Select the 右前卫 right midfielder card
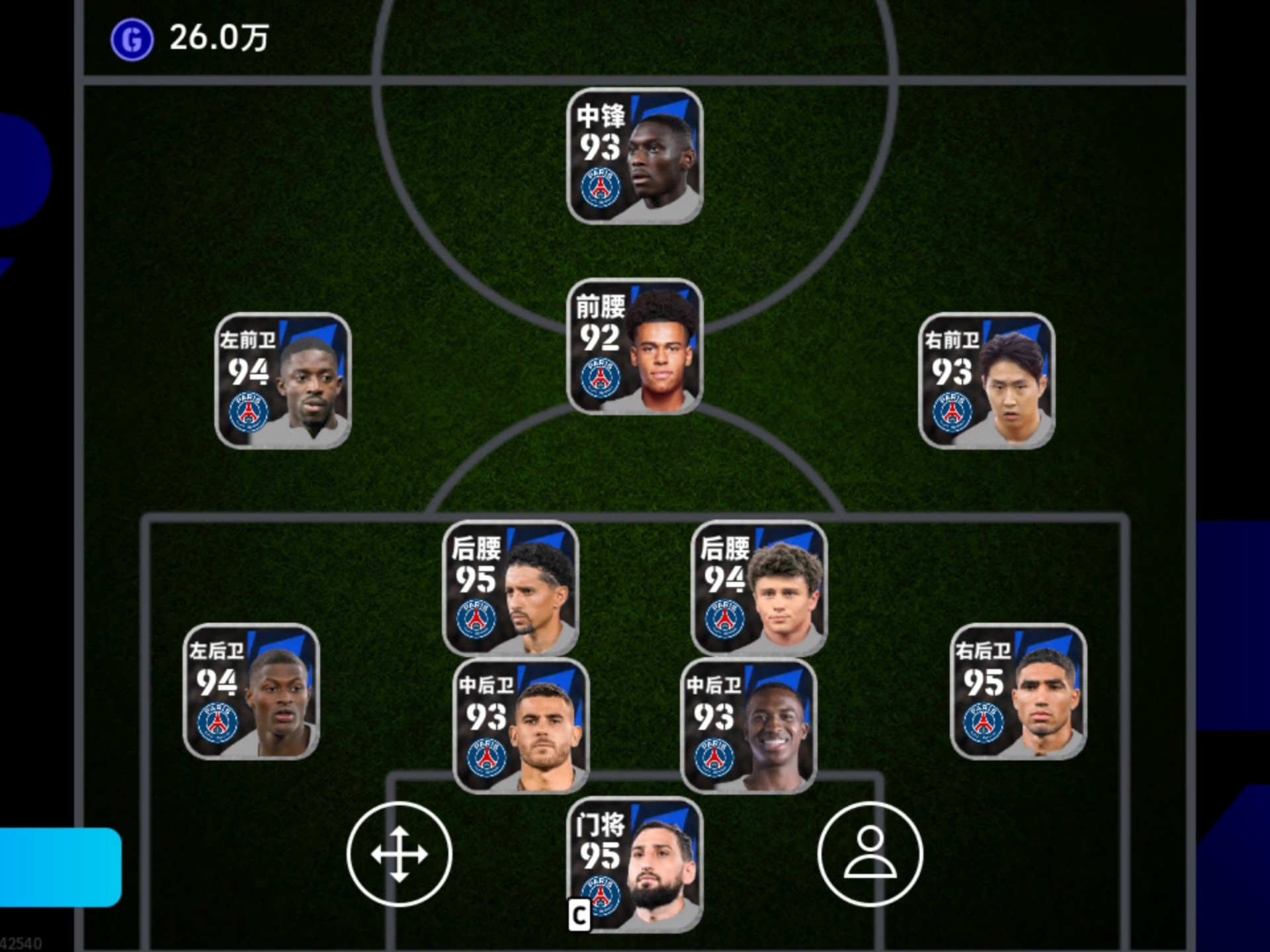1270x952 pixels. (986, 381)
